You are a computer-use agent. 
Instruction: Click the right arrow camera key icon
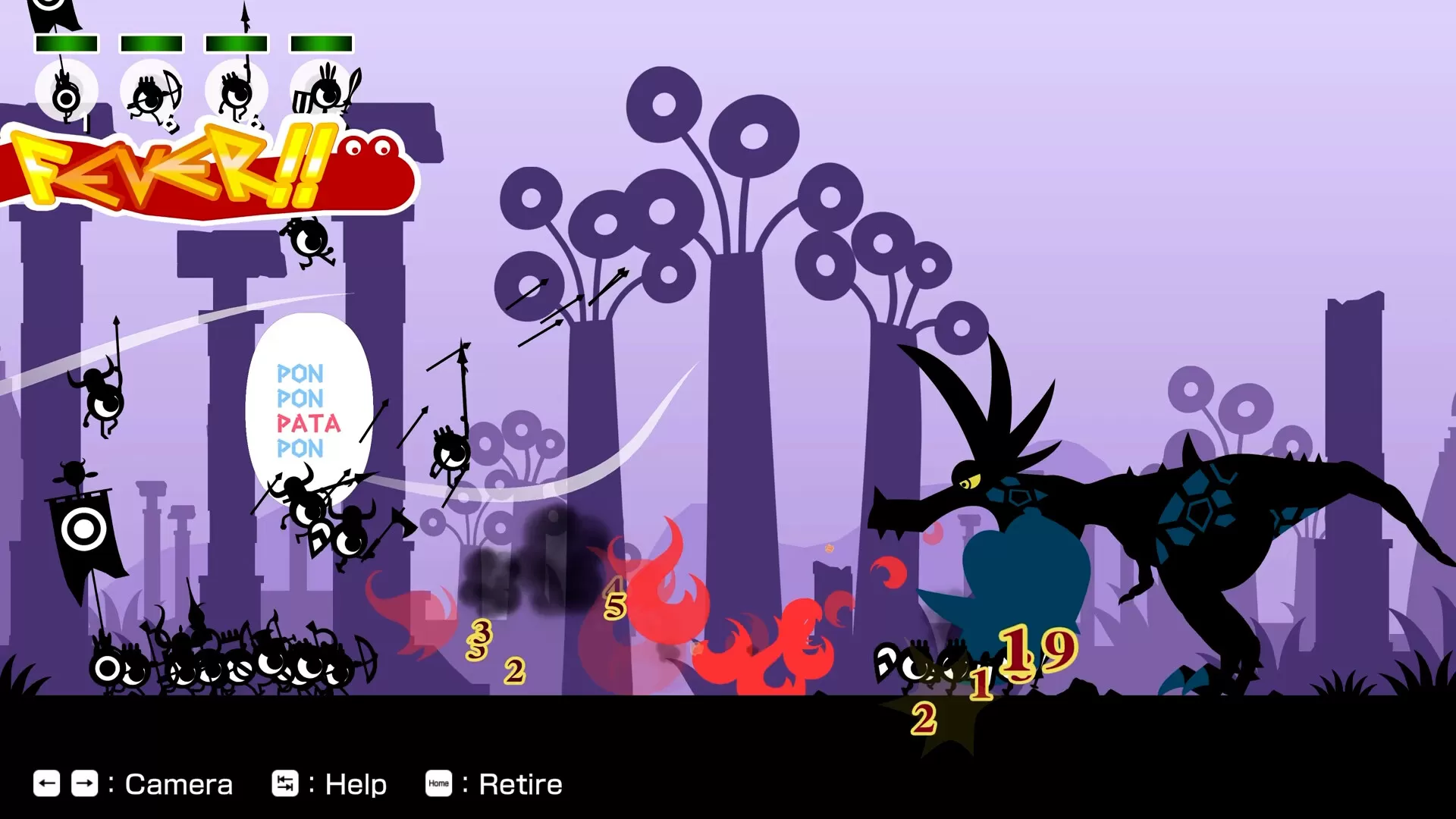[x=85, y=783]
